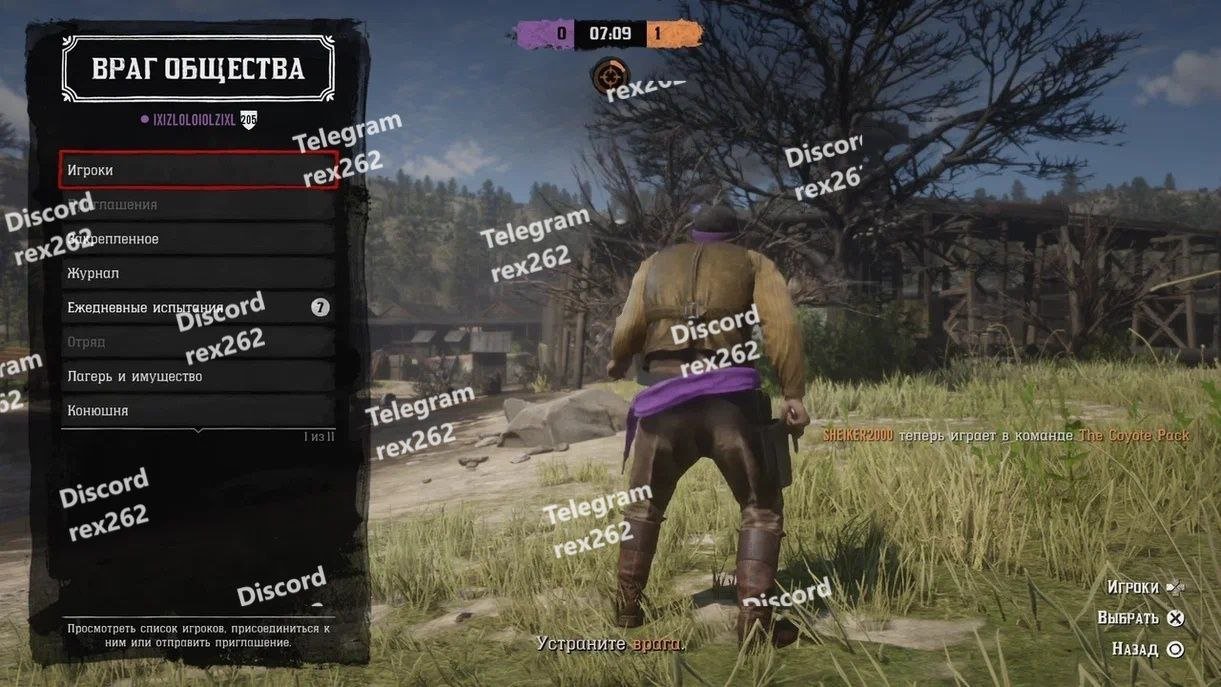Choose Журнал from the menu
The height and width of the screenshot is (687, 1221).
198,273
